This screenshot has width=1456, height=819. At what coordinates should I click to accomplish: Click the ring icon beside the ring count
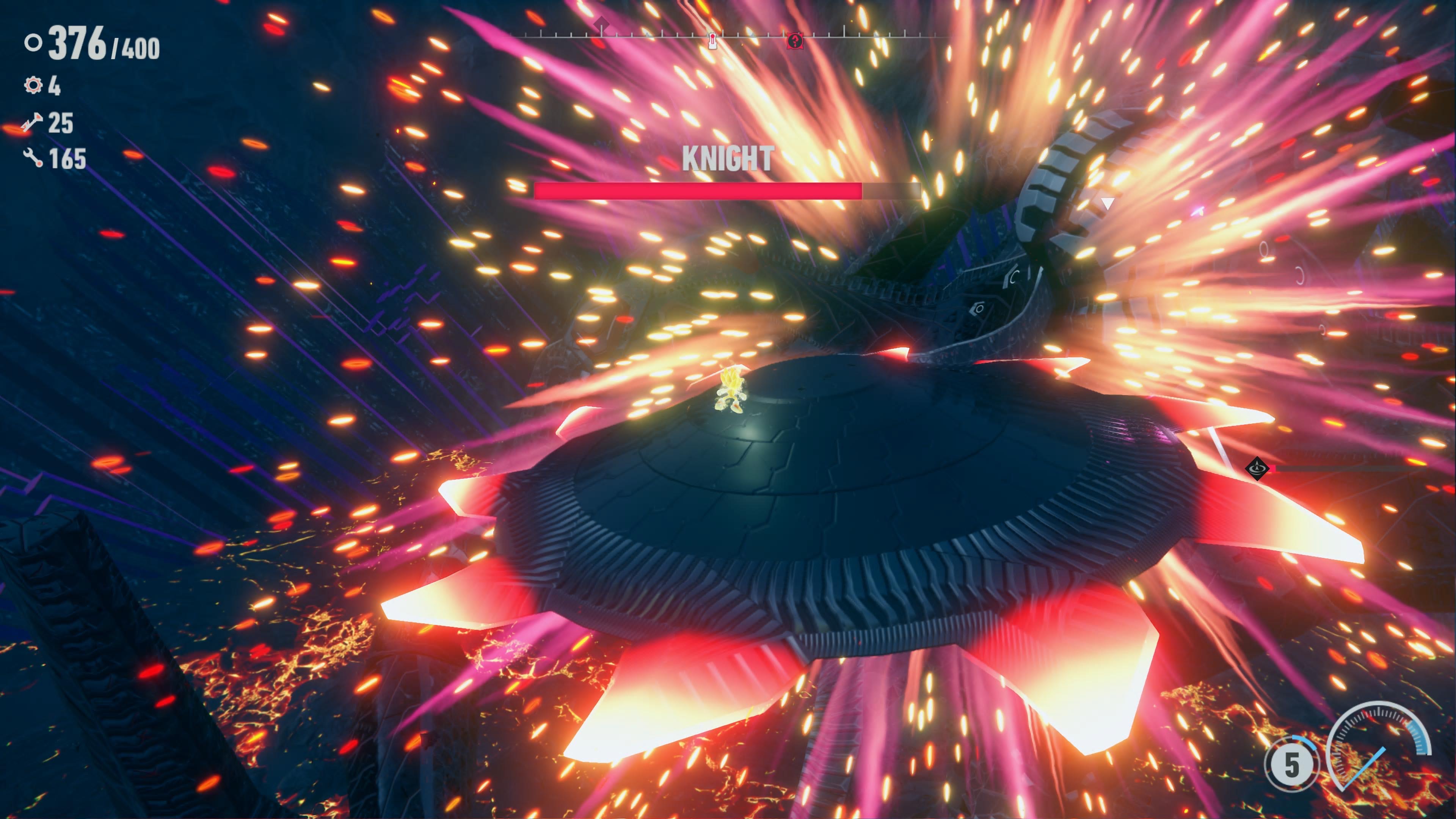(x=33, y=42)
